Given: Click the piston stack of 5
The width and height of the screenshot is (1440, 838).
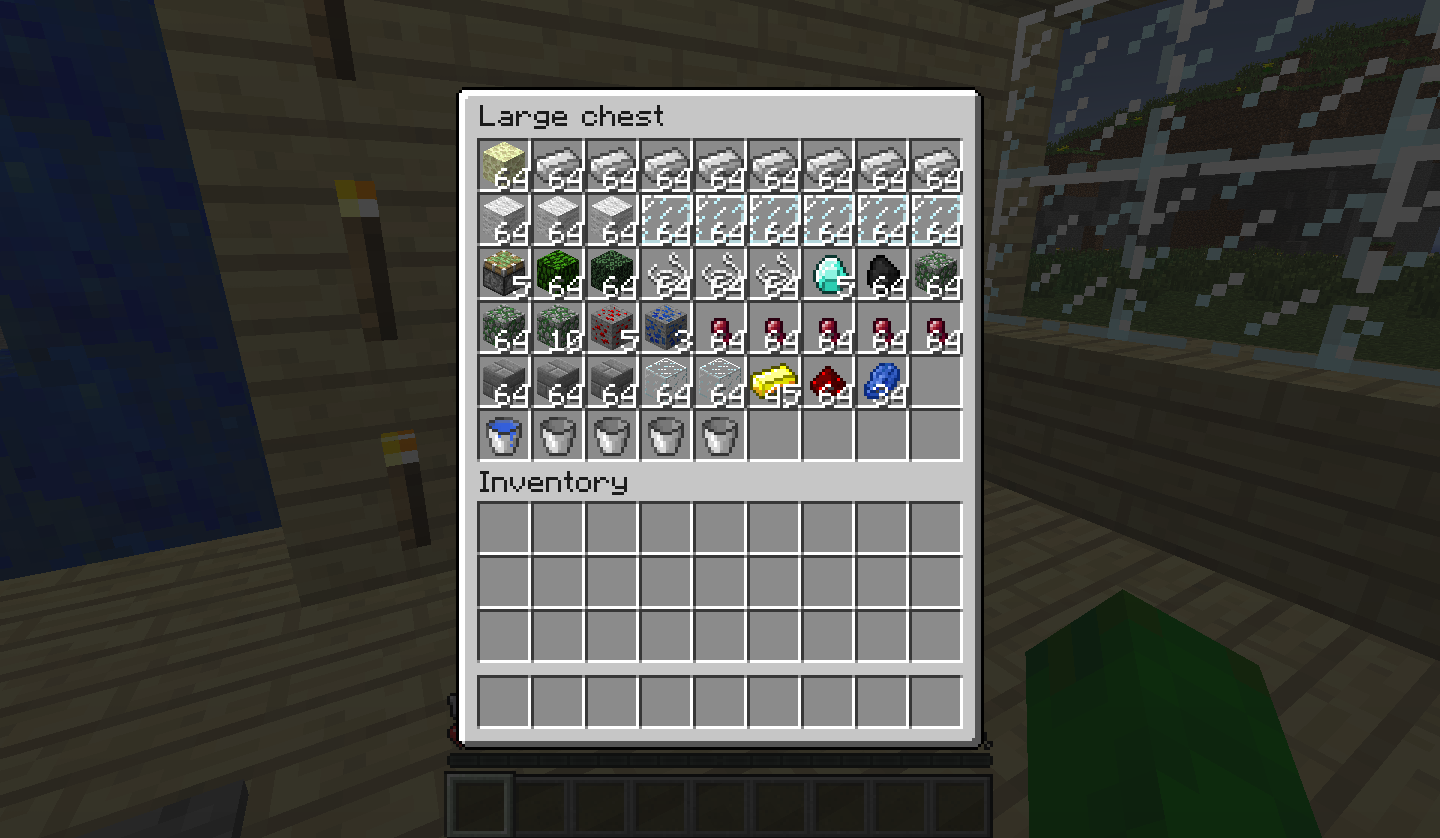Looking at the screenshot, I should click(x=503, y=275).
